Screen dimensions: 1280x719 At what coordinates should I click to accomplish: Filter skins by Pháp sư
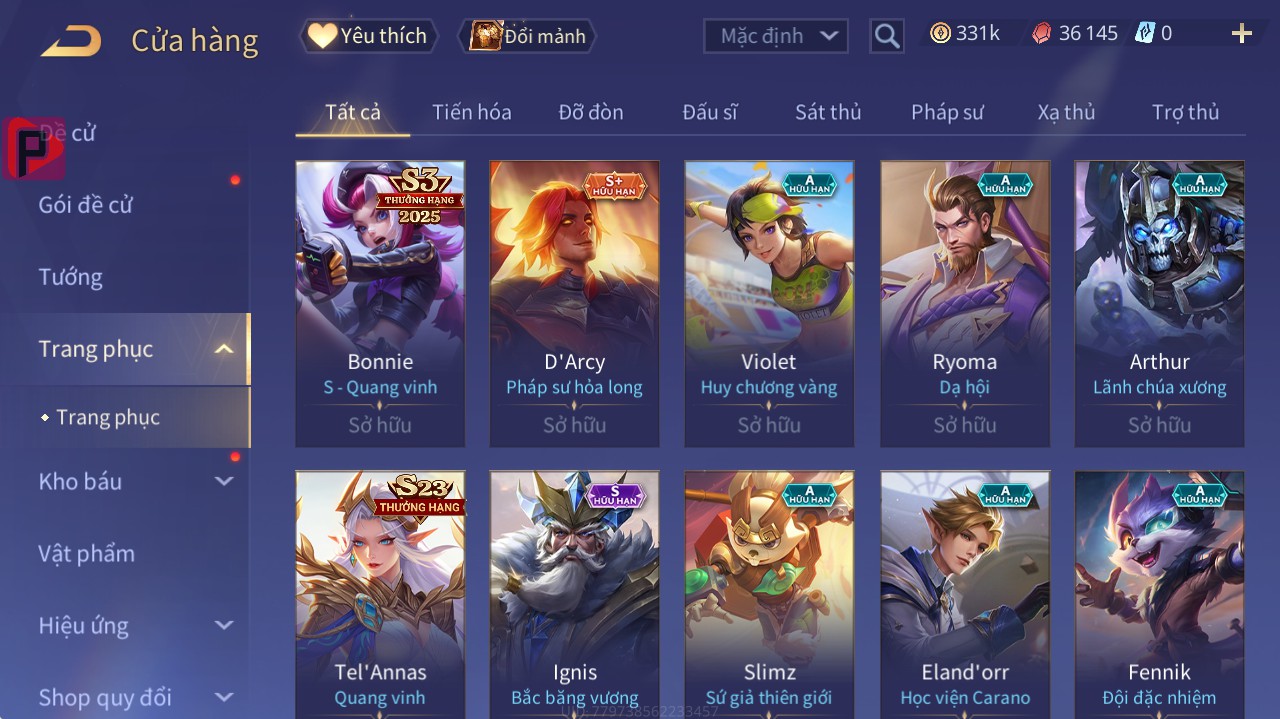[x=947, y=112]
